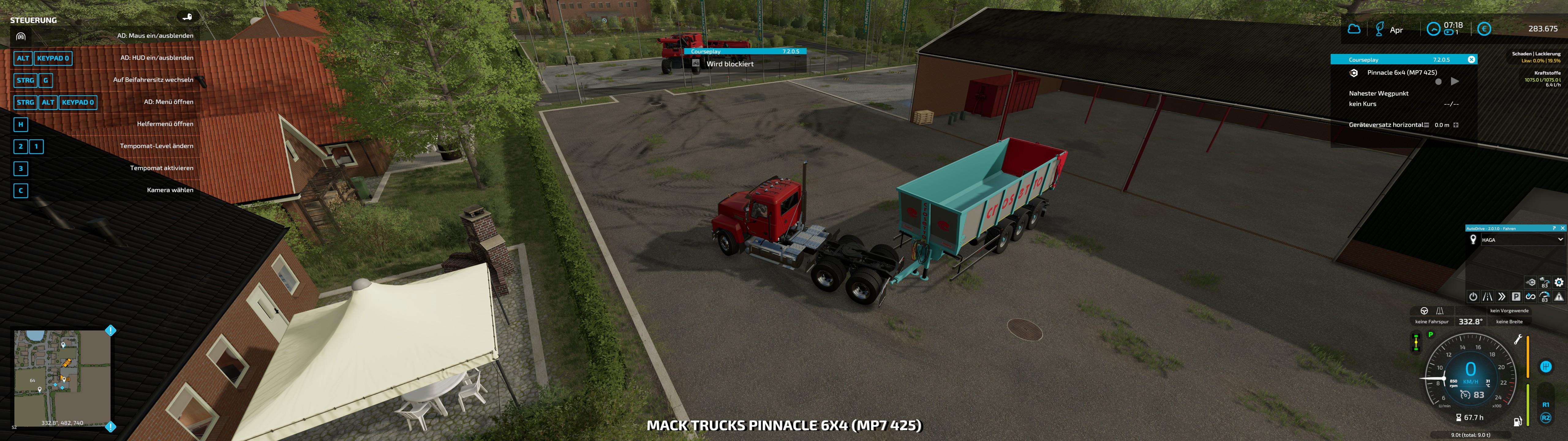Click the minimap in the corner
The width and height of the screenshot is (1568, 441).
point(63,378)
